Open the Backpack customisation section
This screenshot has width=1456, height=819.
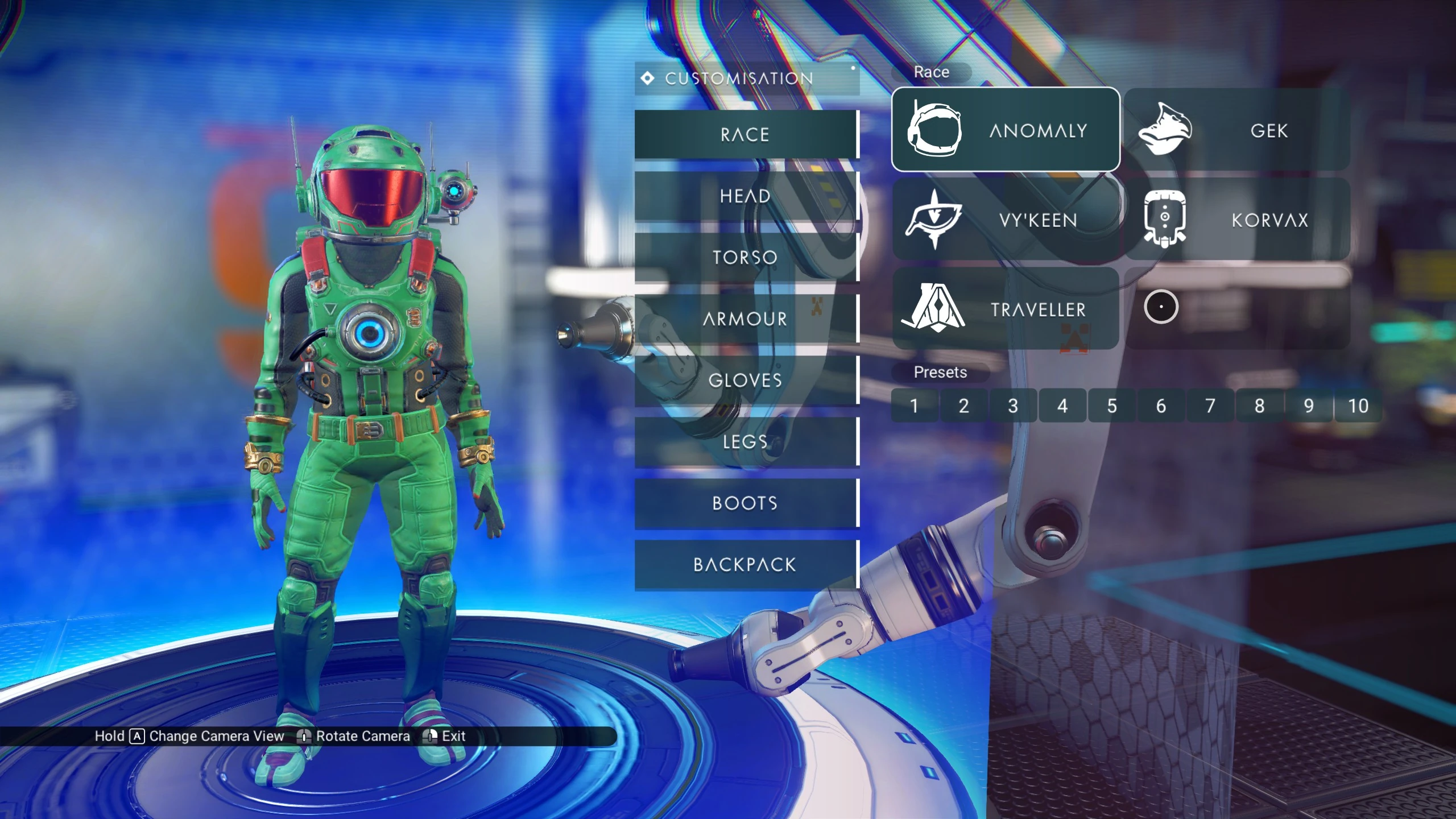(x=745, y=565)
